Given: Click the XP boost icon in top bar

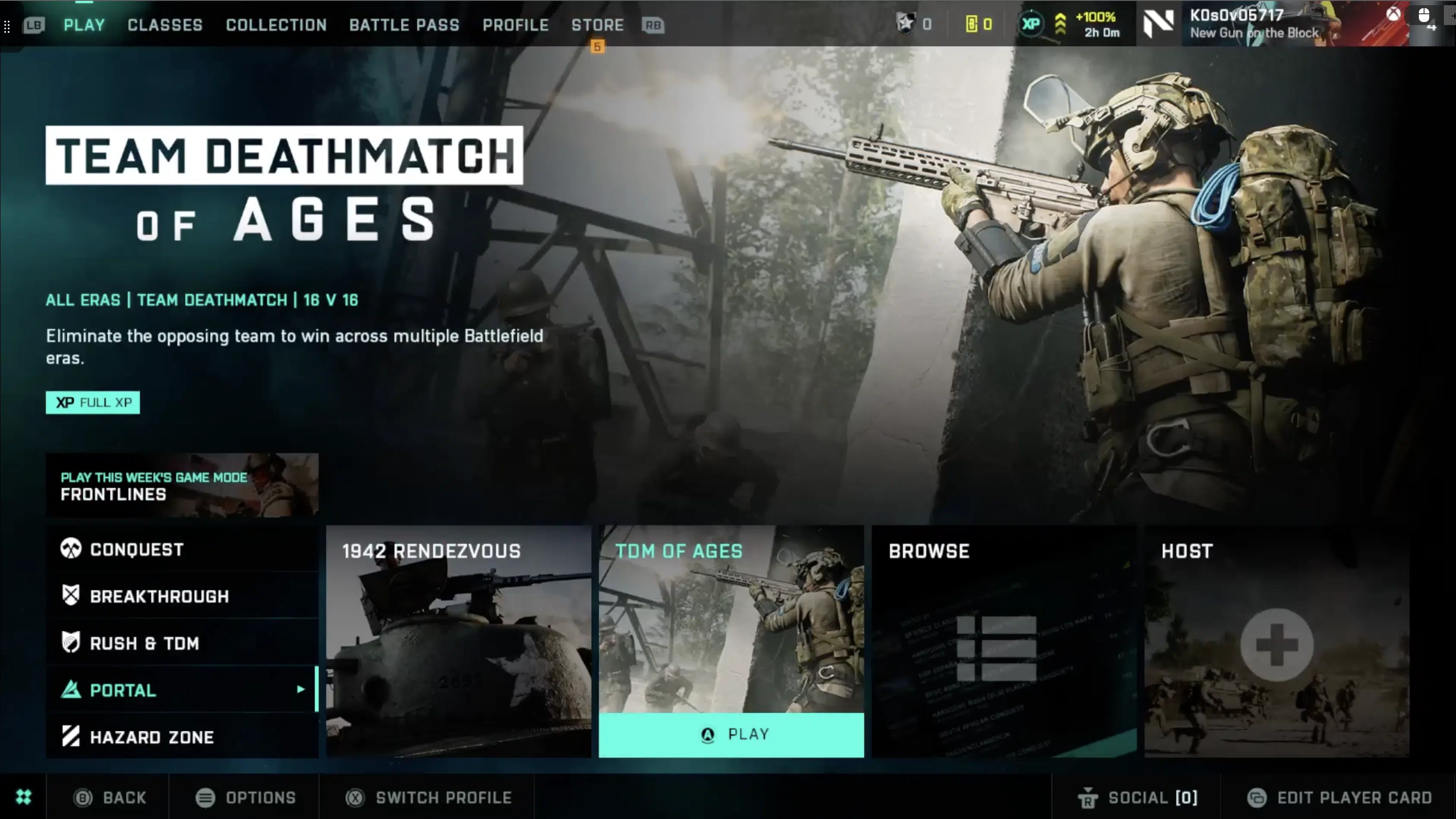Looking at the screenshot, I should tap(1031, 24).
